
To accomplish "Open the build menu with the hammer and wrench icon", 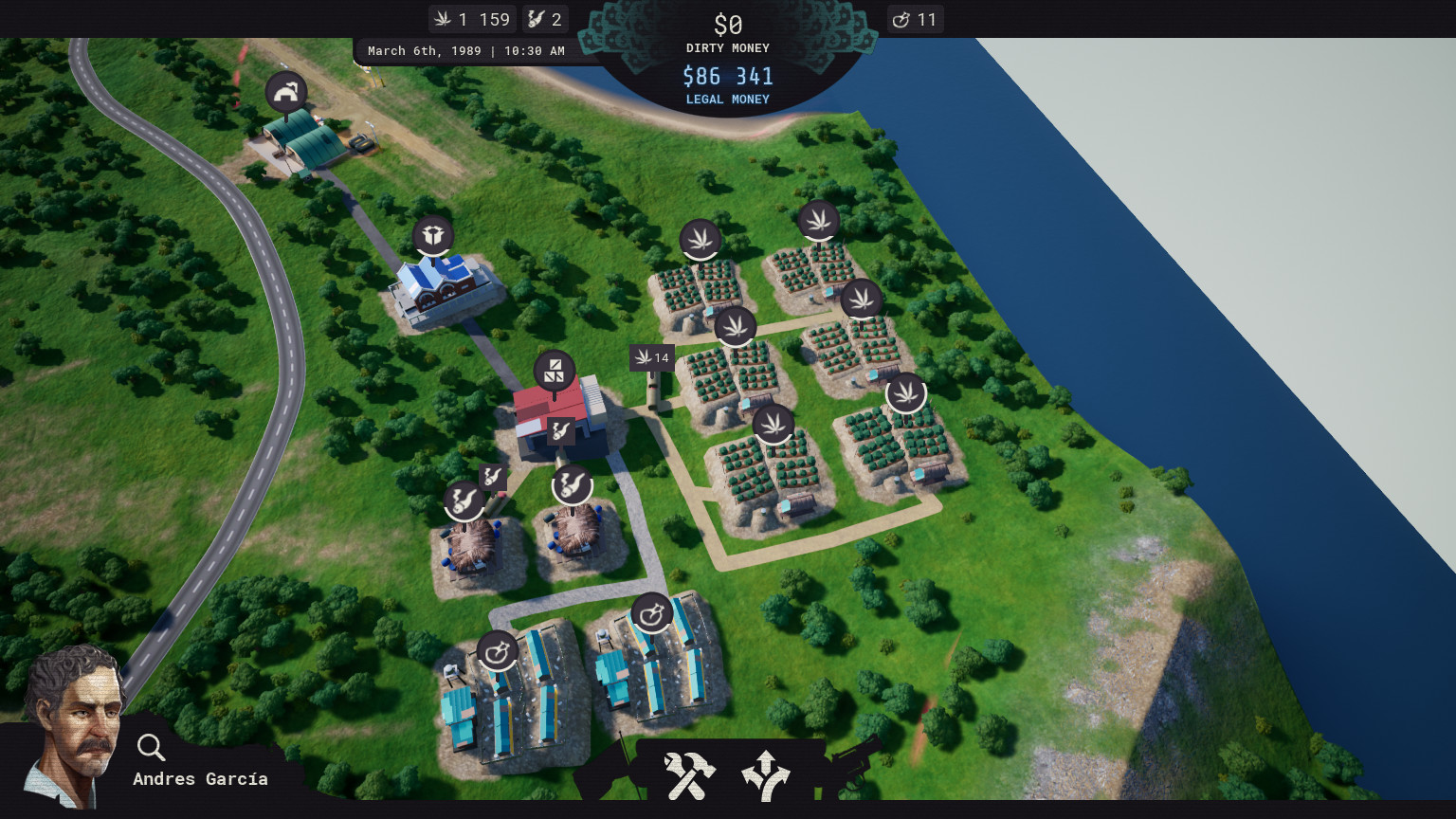I will tap(689, 774).
